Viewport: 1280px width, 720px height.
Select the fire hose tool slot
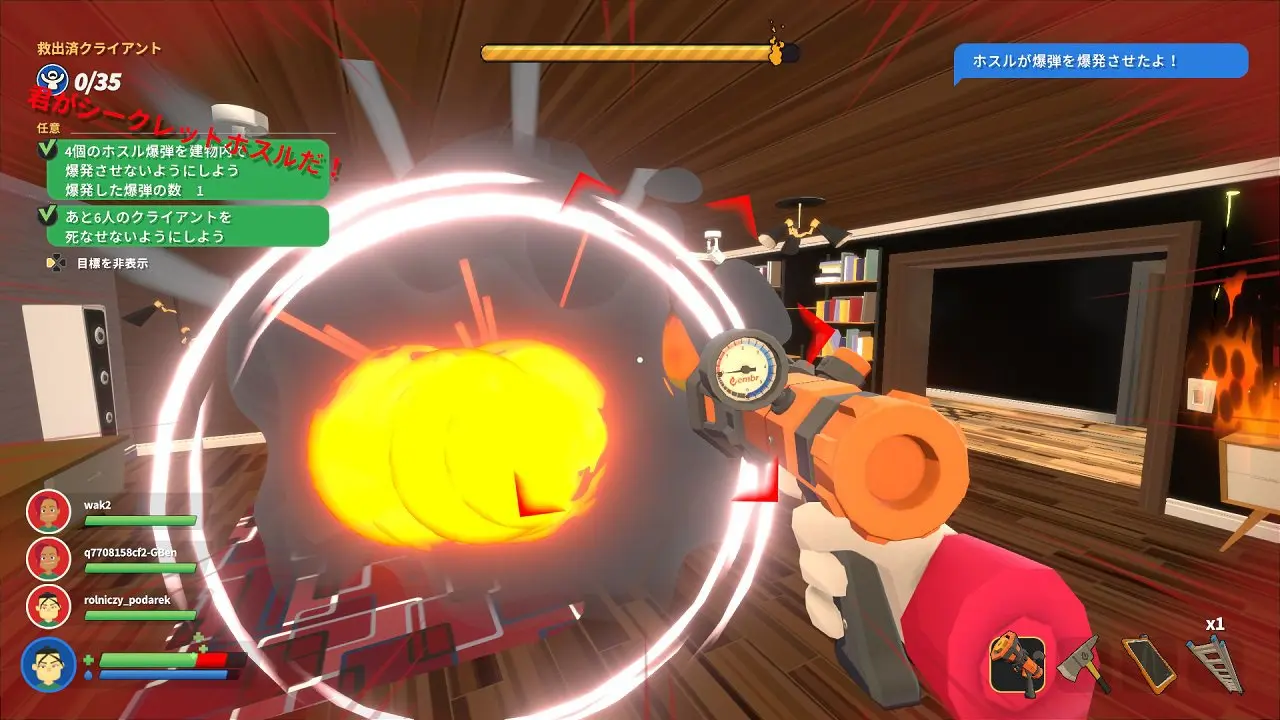click(1017, 664)
